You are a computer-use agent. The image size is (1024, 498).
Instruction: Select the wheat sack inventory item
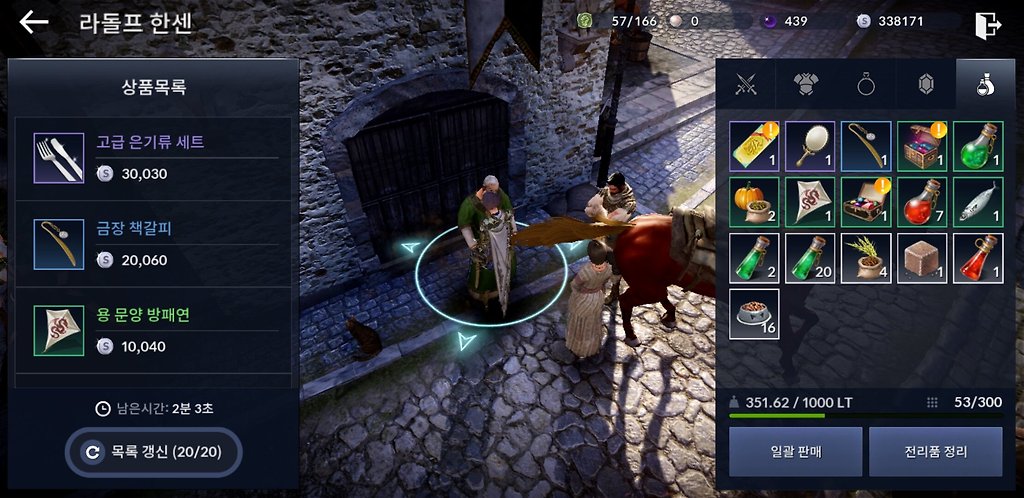866,258
